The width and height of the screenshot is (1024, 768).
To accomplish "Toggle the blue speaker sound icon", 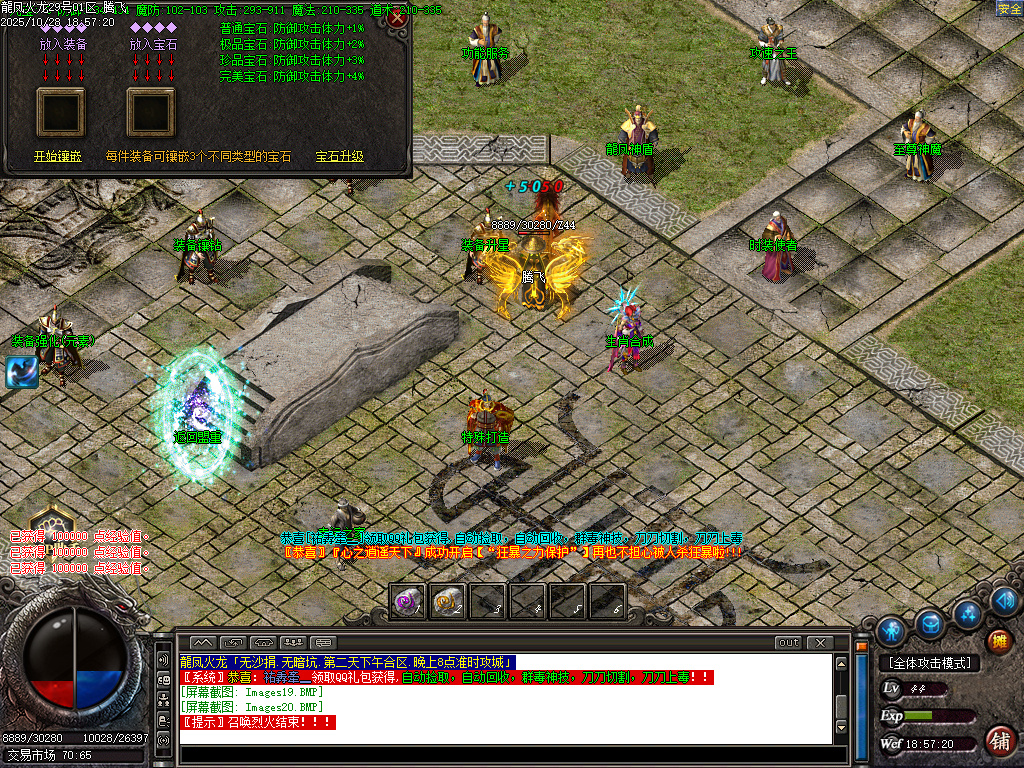I will click(1004, 601).
